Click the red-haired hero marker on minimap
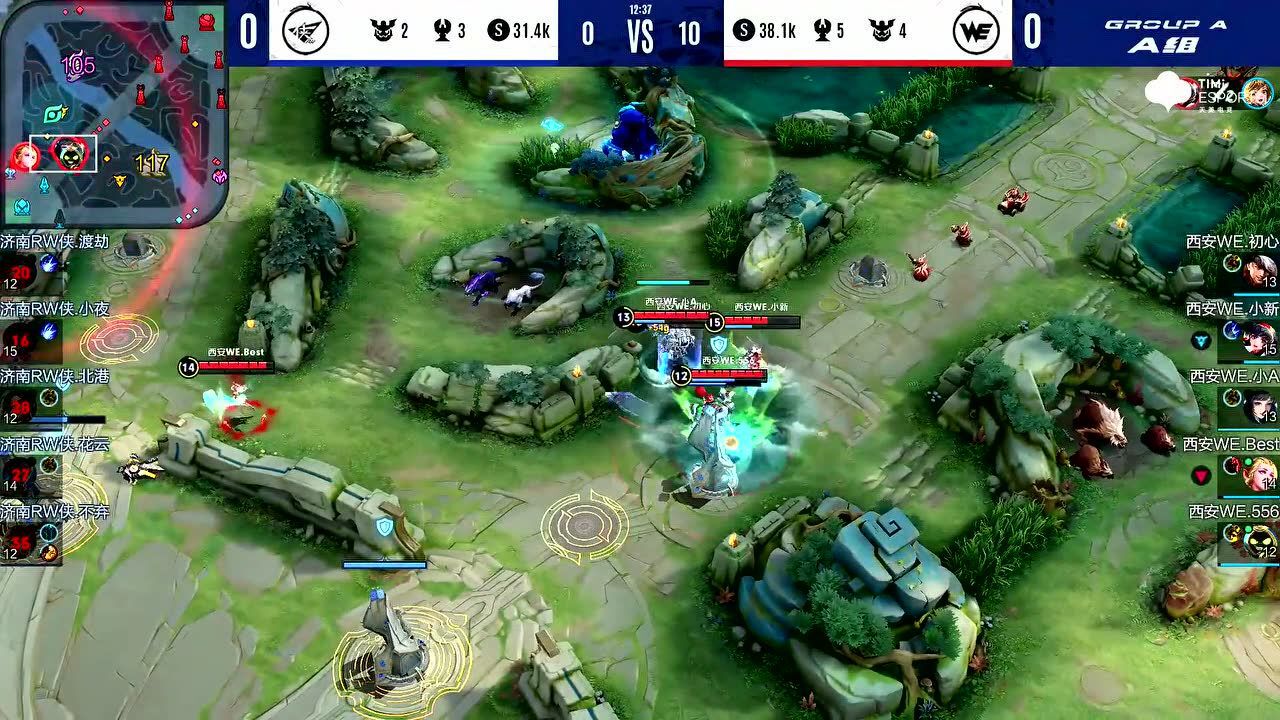The width and height of the screenshot is (1280, 720). coord(24,156)
